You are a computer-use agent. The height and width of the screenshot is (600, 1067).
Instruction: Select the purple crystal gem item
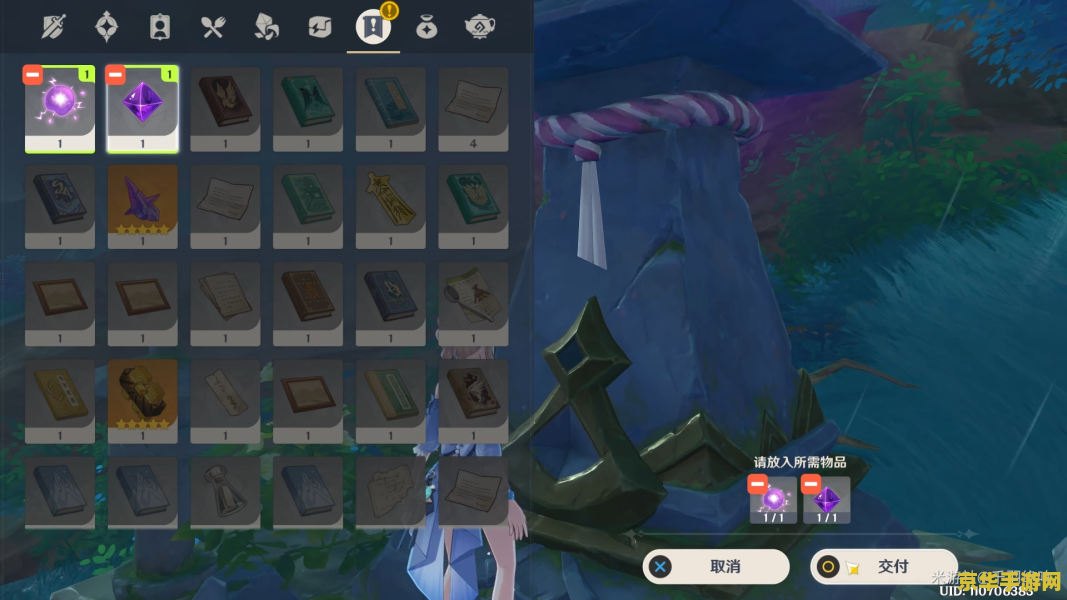point(142,108)
